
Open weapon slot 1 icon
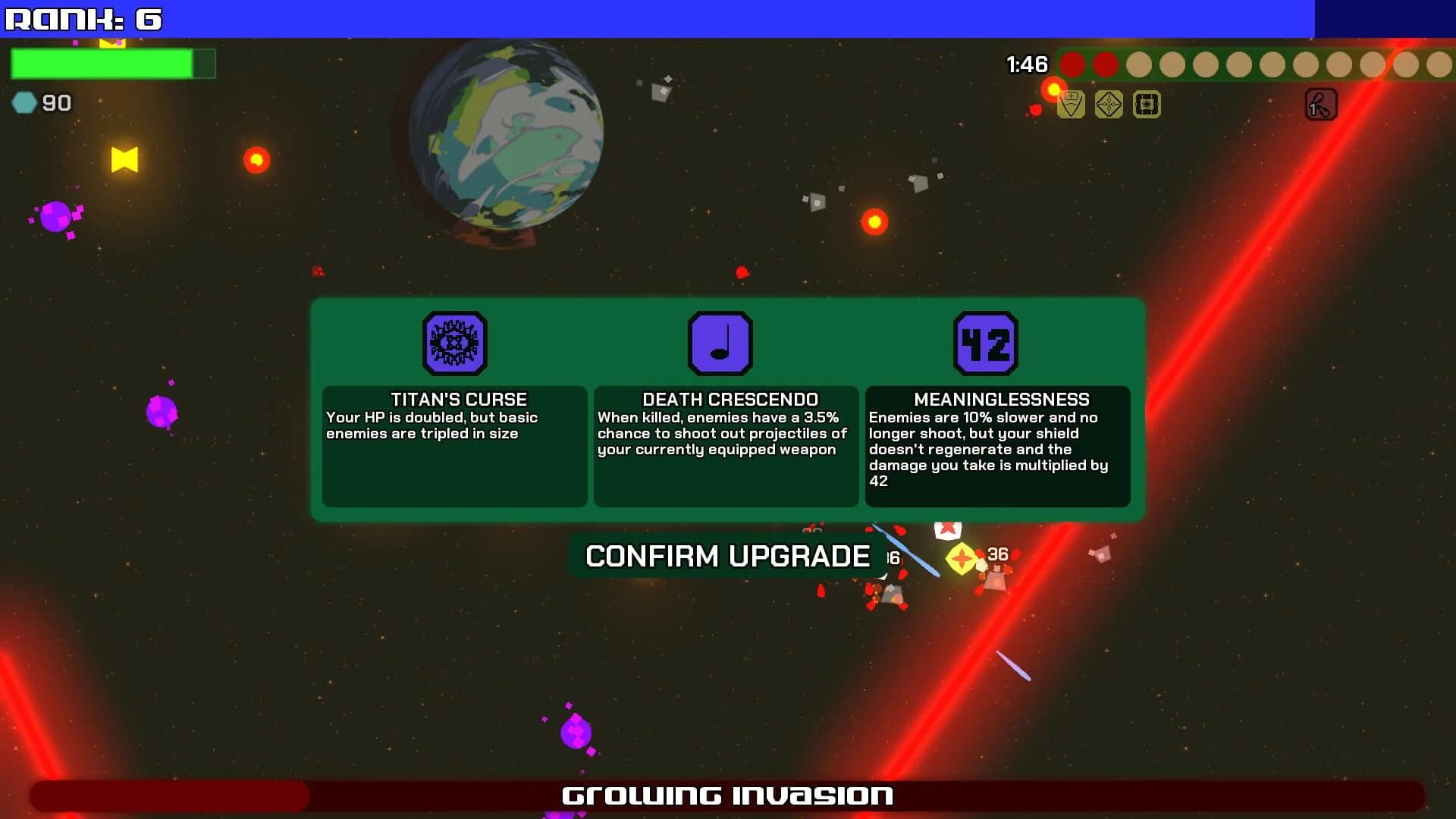[x=1321, y=104]
